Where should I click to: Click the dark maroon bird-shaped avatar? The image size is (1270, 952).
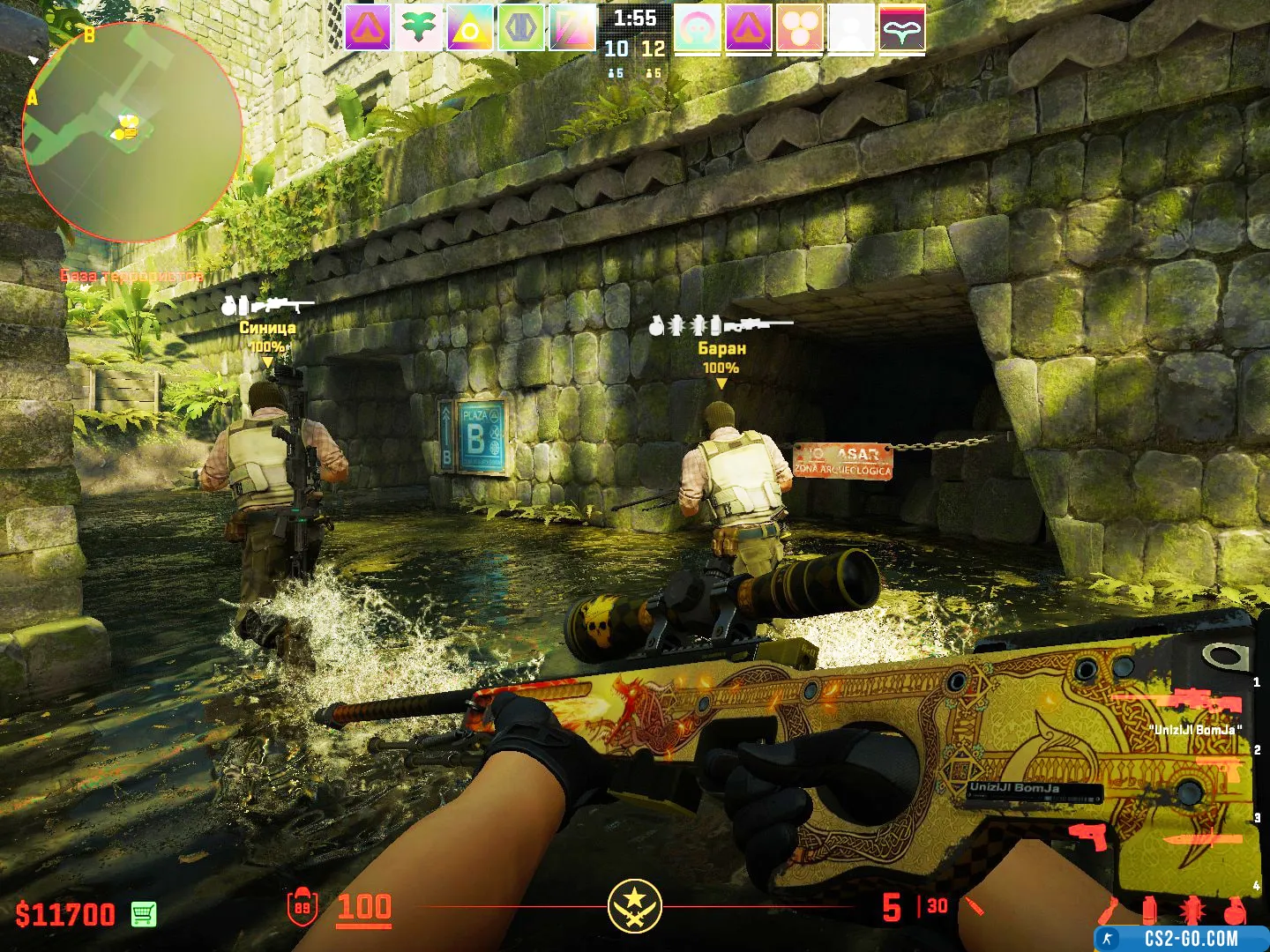tap(902, 27)
